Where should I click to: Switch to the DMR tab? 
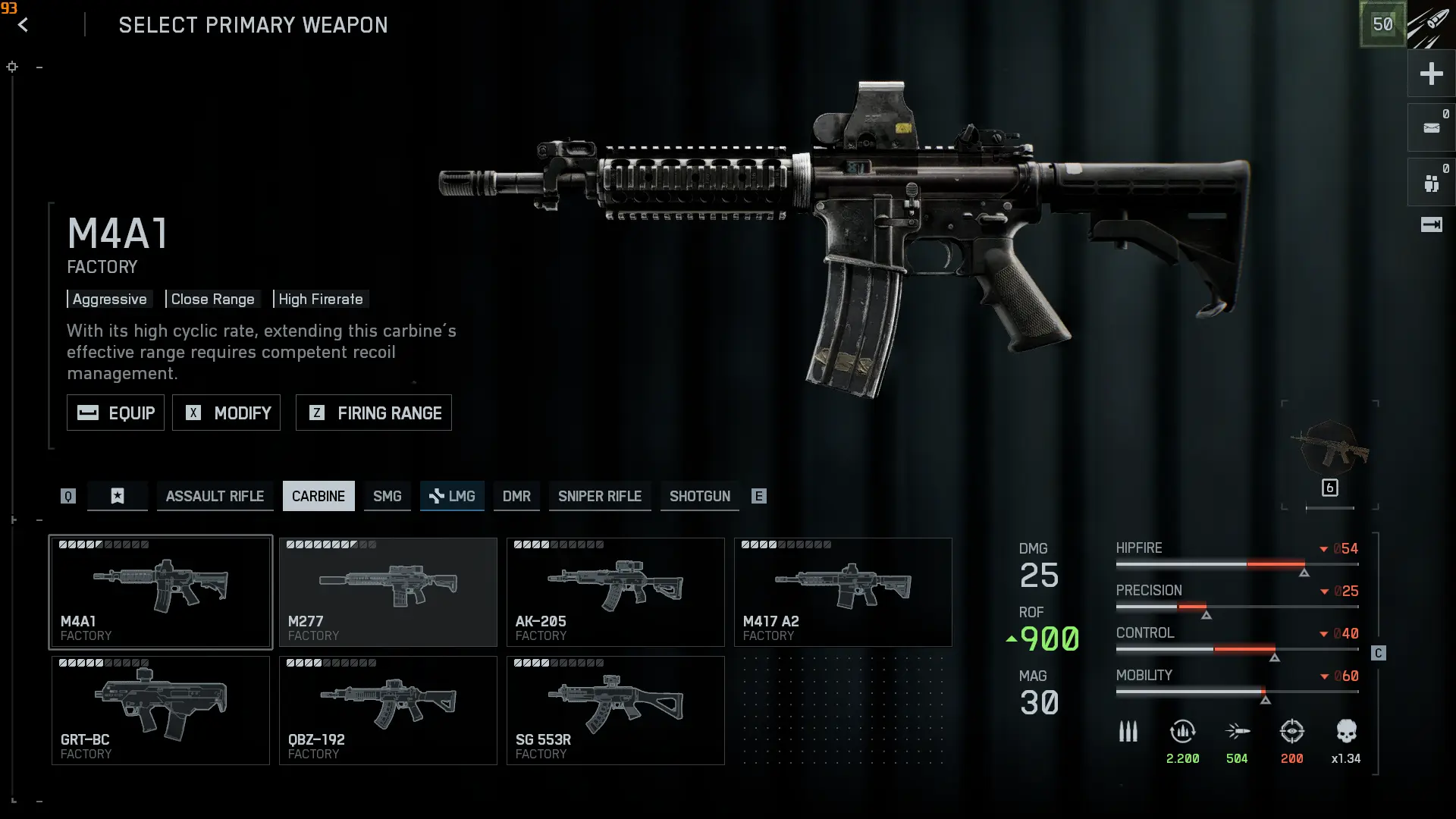point(516,496)
